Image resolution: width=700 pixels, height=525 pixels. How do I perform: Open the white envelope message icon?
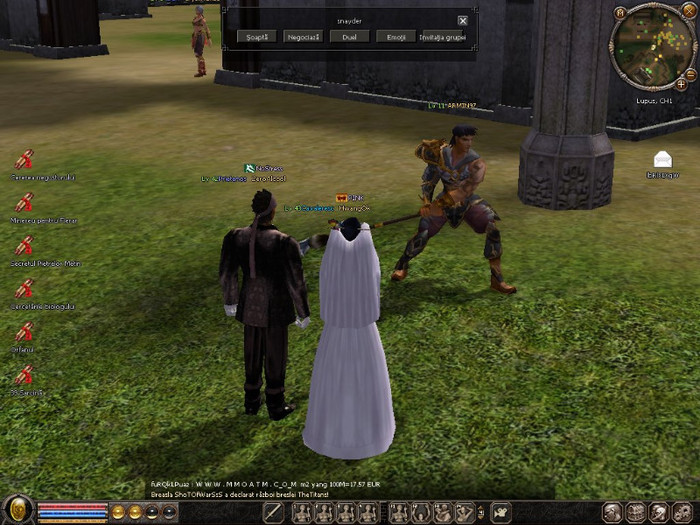click(x=662, y=160)
